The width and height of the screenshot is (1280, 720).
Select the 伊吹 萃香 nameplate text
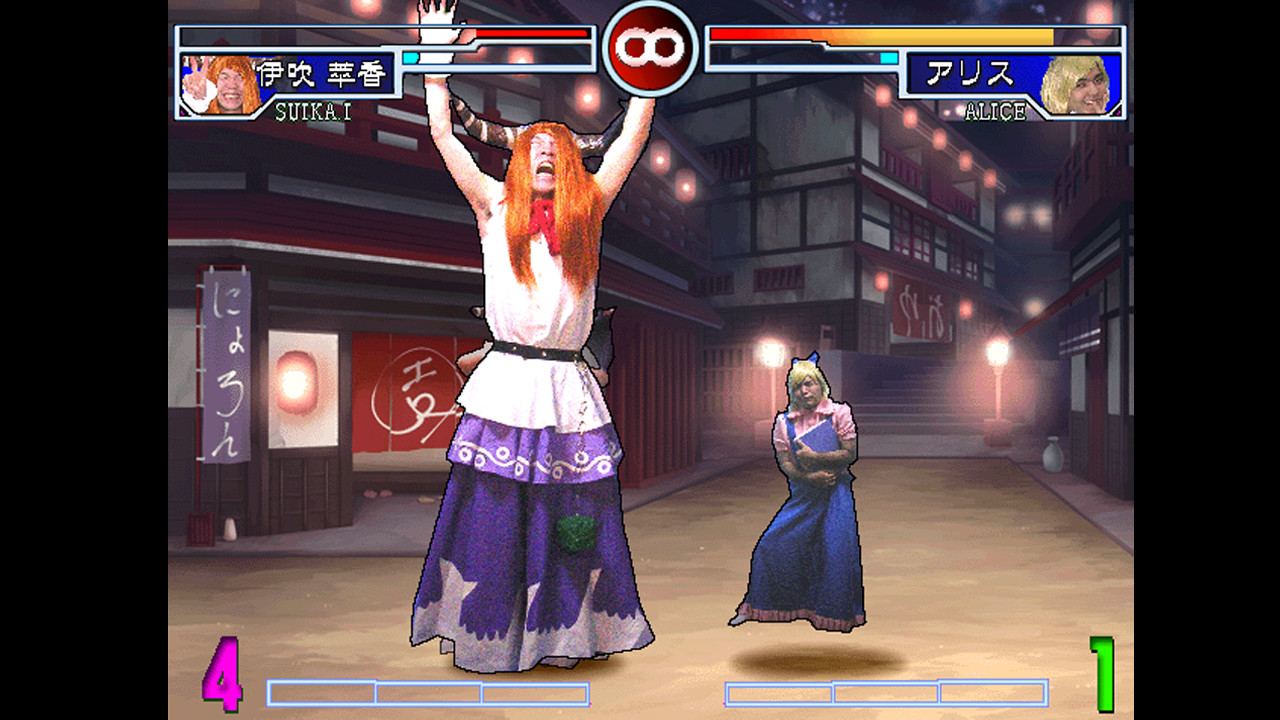coord(321,73)
